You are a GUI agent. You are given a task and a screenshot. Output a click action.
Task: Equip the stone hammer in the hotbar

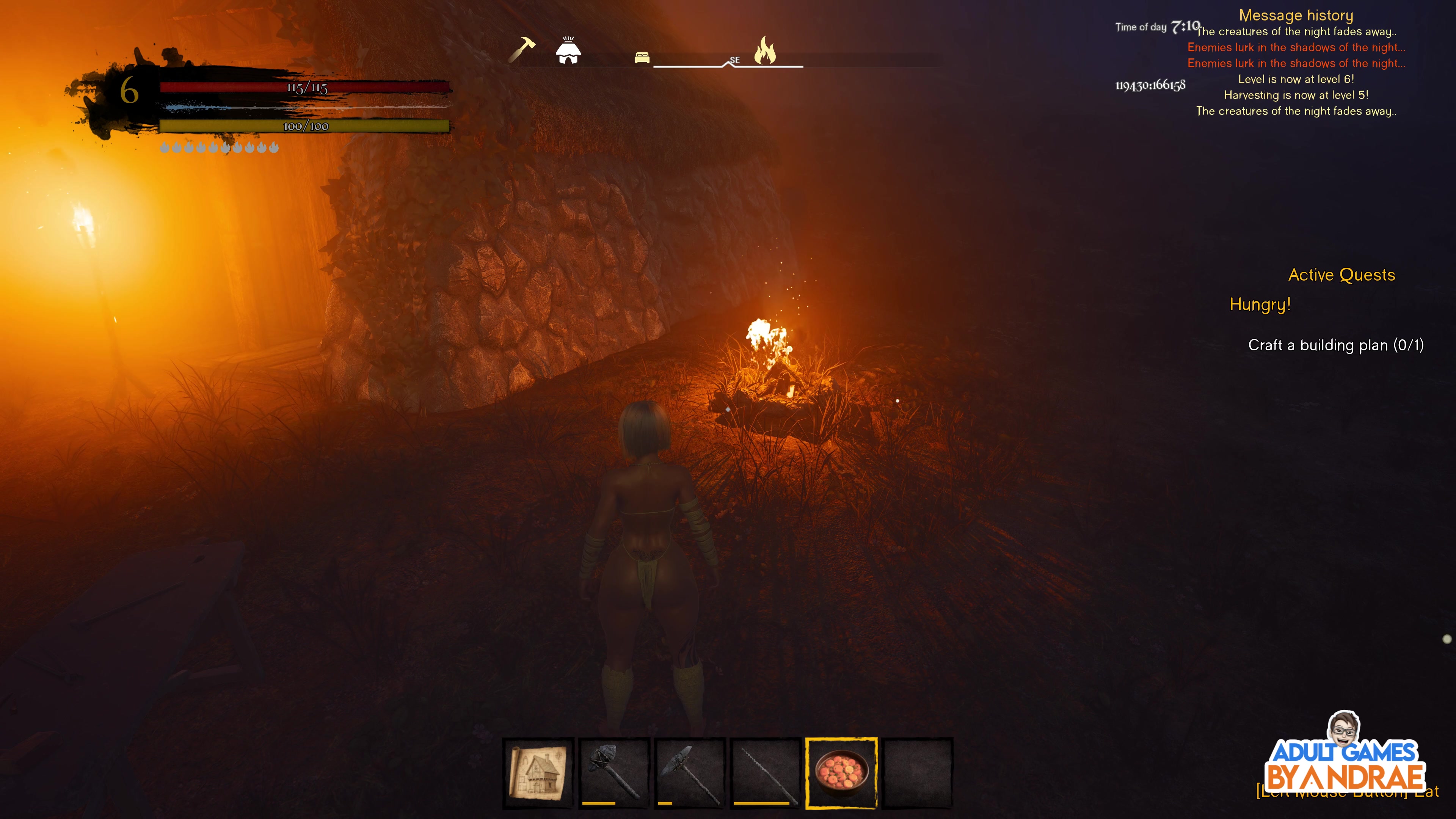click(614, 772)
